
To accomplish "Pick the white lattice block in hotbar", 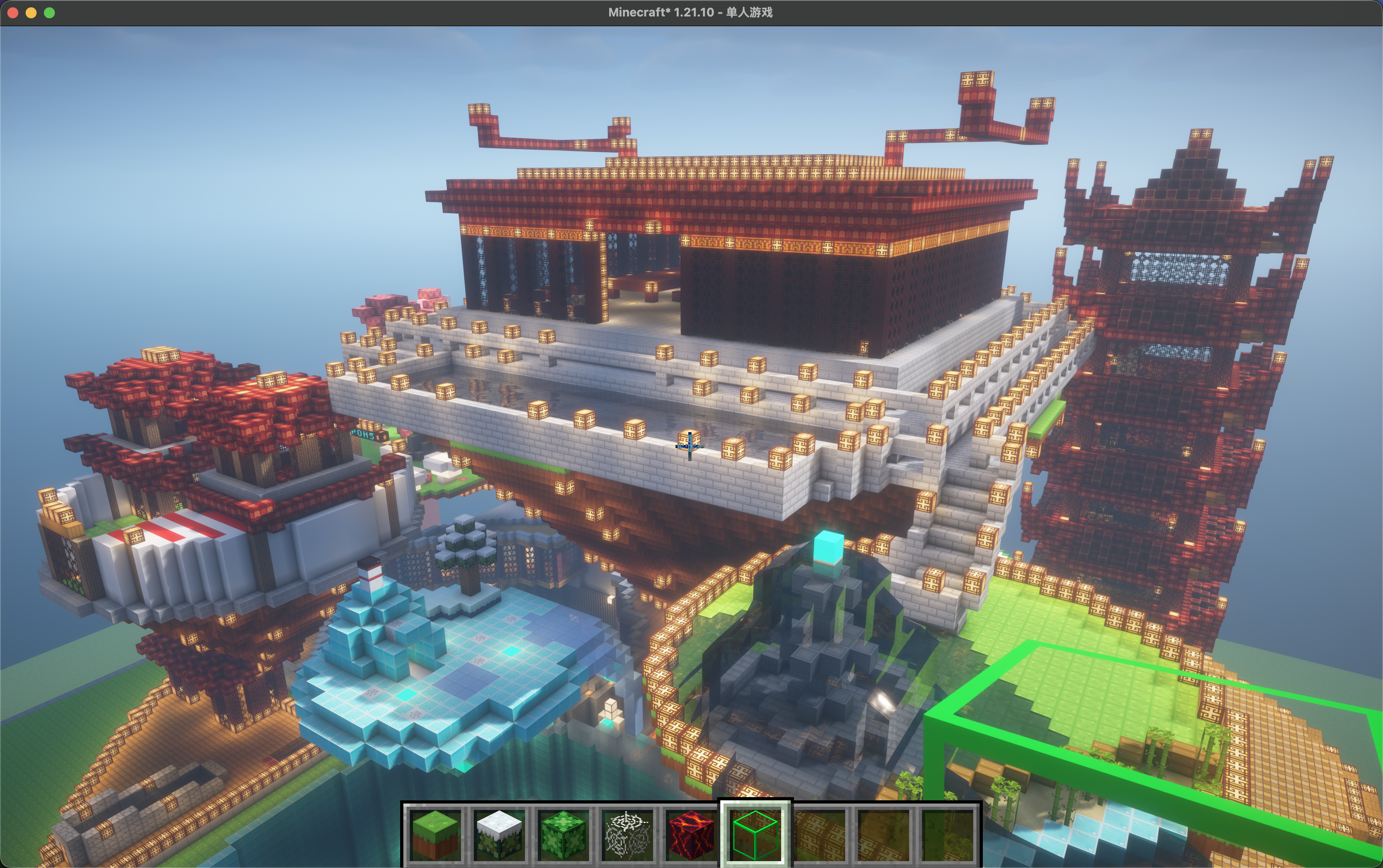I will [x=627, y=834].
